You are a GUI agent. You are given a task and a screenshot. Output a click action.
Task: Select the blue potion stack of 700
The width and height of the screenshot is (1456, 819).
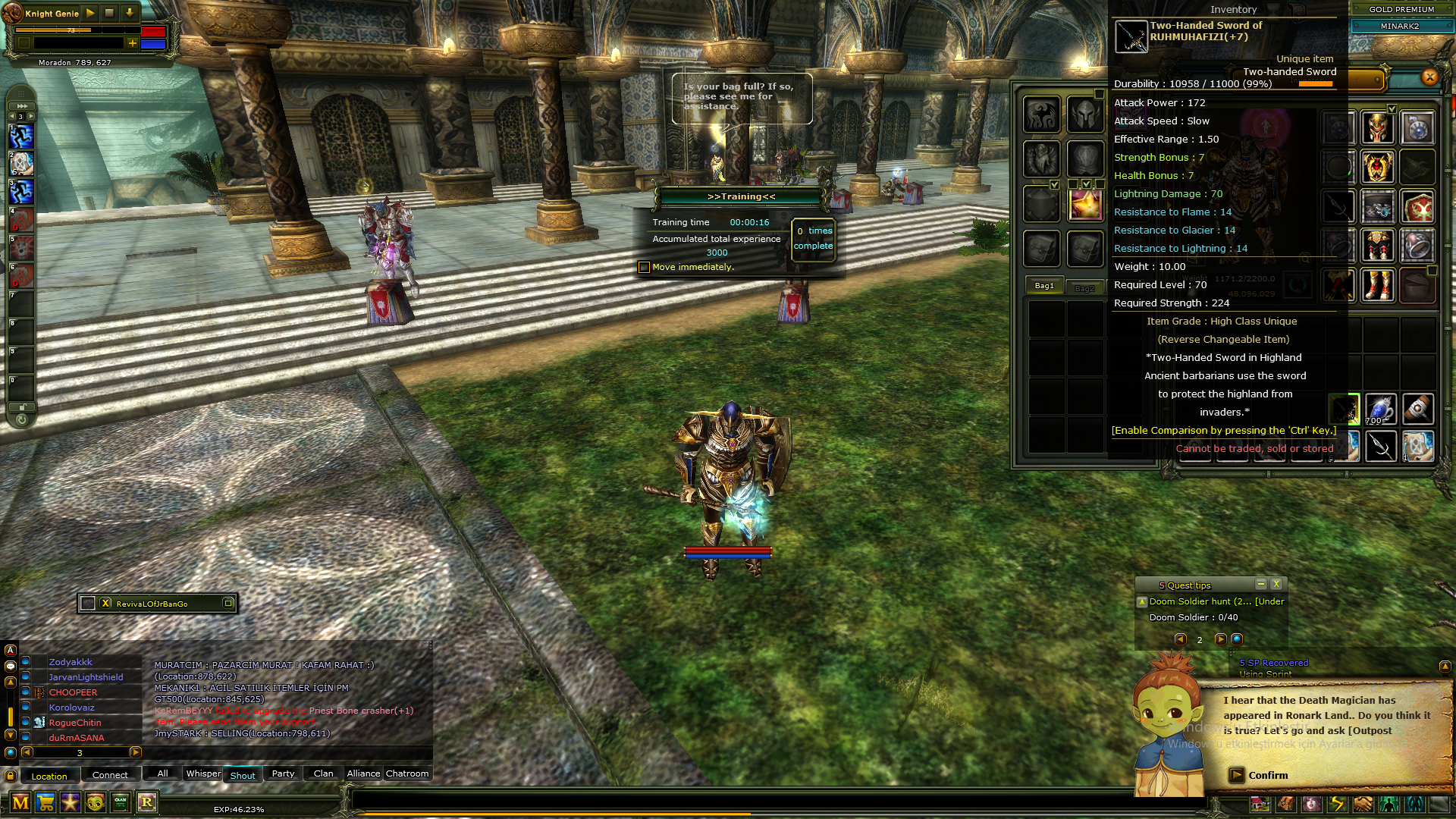(x=1379, y=409)
